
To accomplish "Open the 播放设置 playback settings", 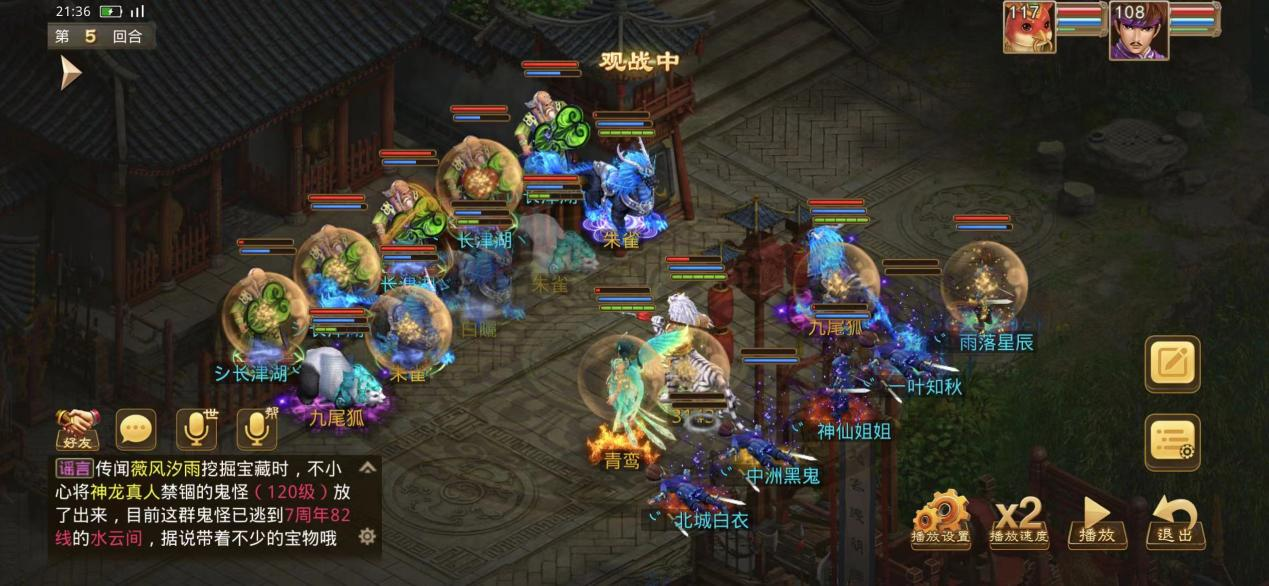I will (x=940, y=519).
